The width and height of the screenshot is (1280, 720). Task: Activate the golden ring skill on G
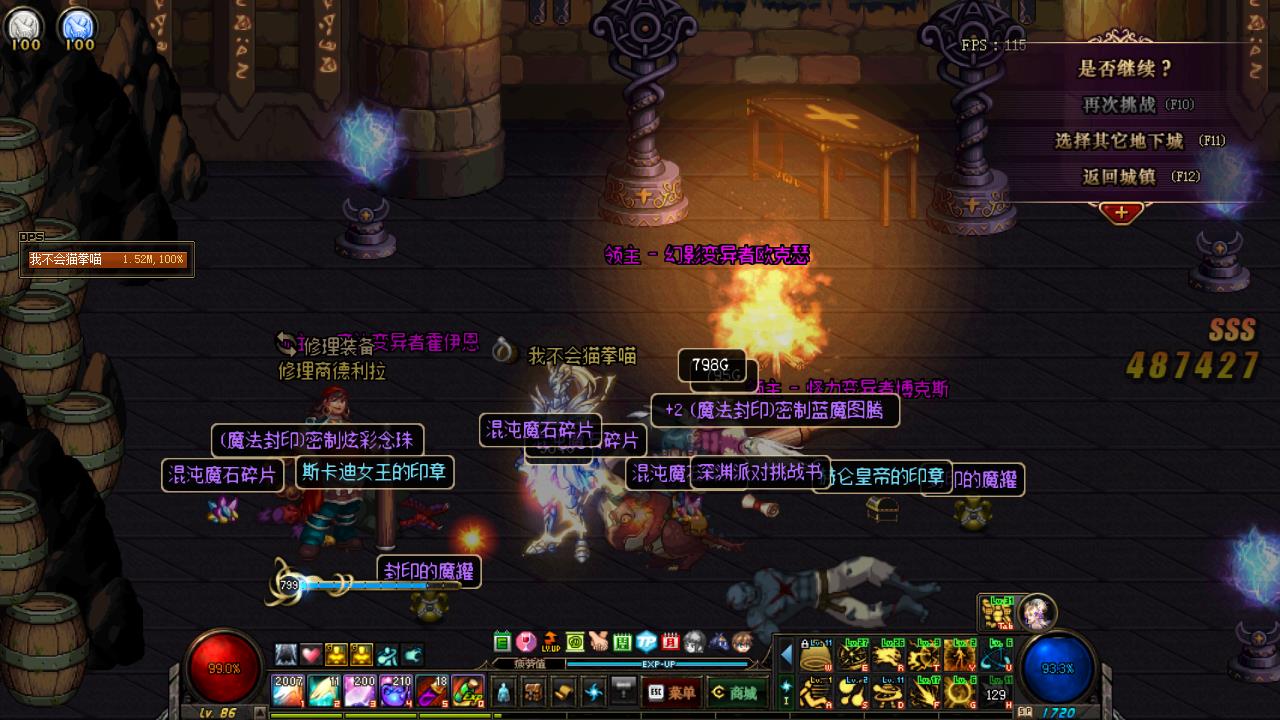961,691
